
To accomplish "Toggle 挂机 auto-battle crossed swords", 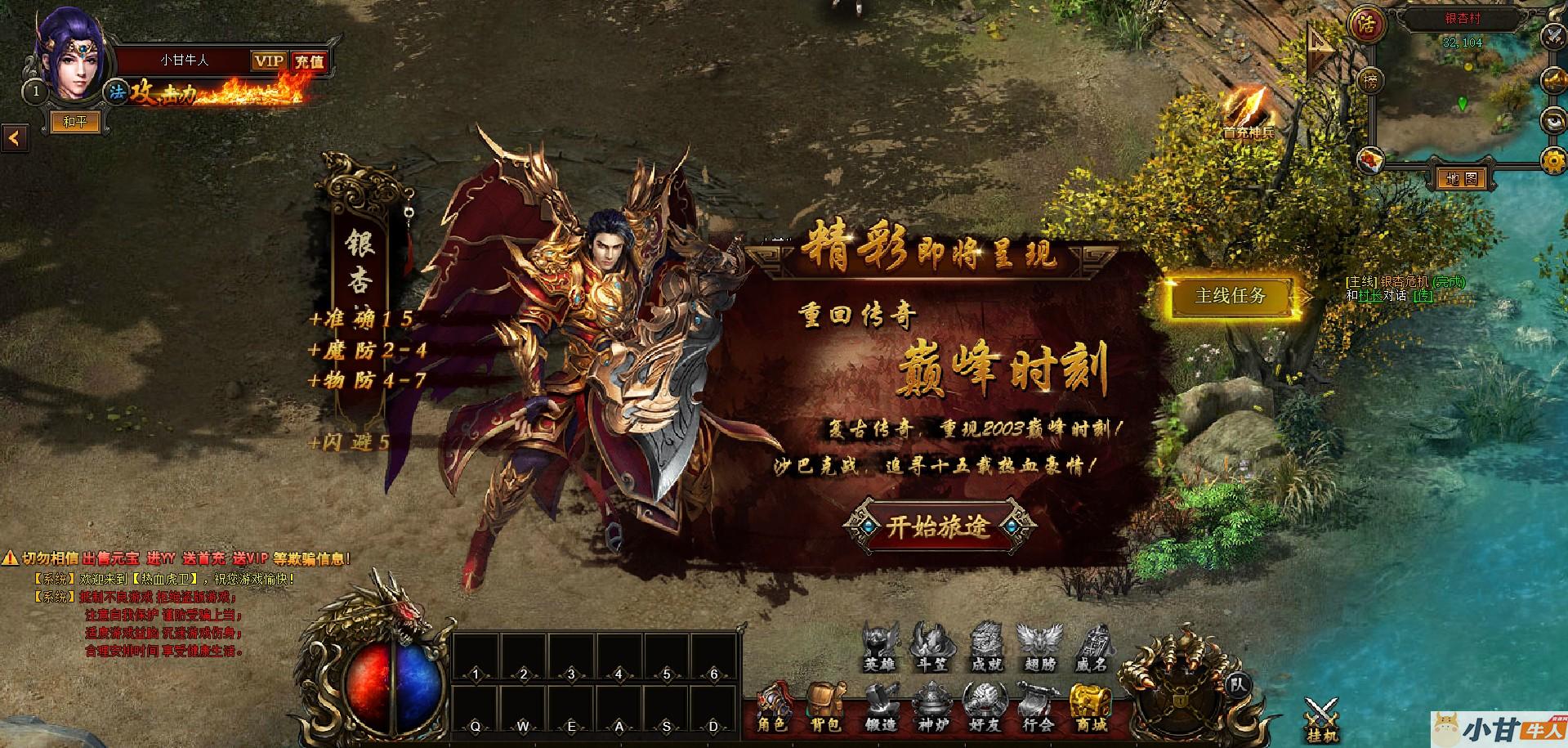I will [x=1320, y=719].
